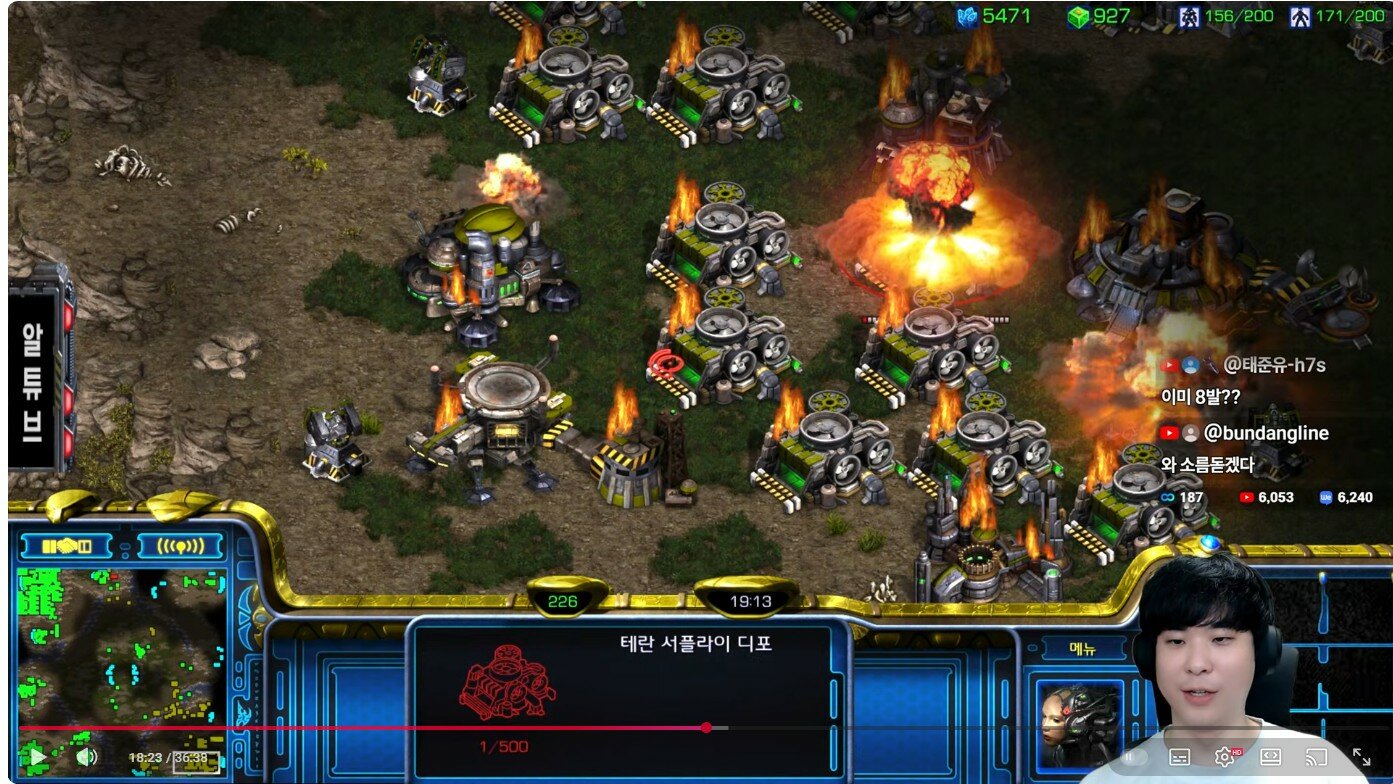Enter fullscreen on the video player
This screenshot has width=1393, height=784.
1361,757
